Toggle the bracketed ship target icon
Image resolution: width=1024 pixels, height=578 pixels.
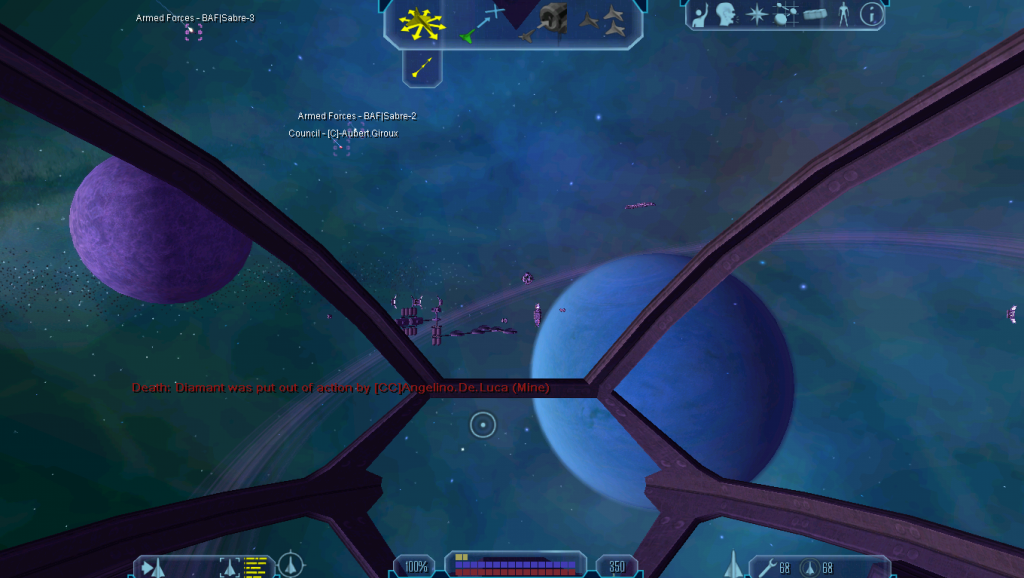click(230, 568)
